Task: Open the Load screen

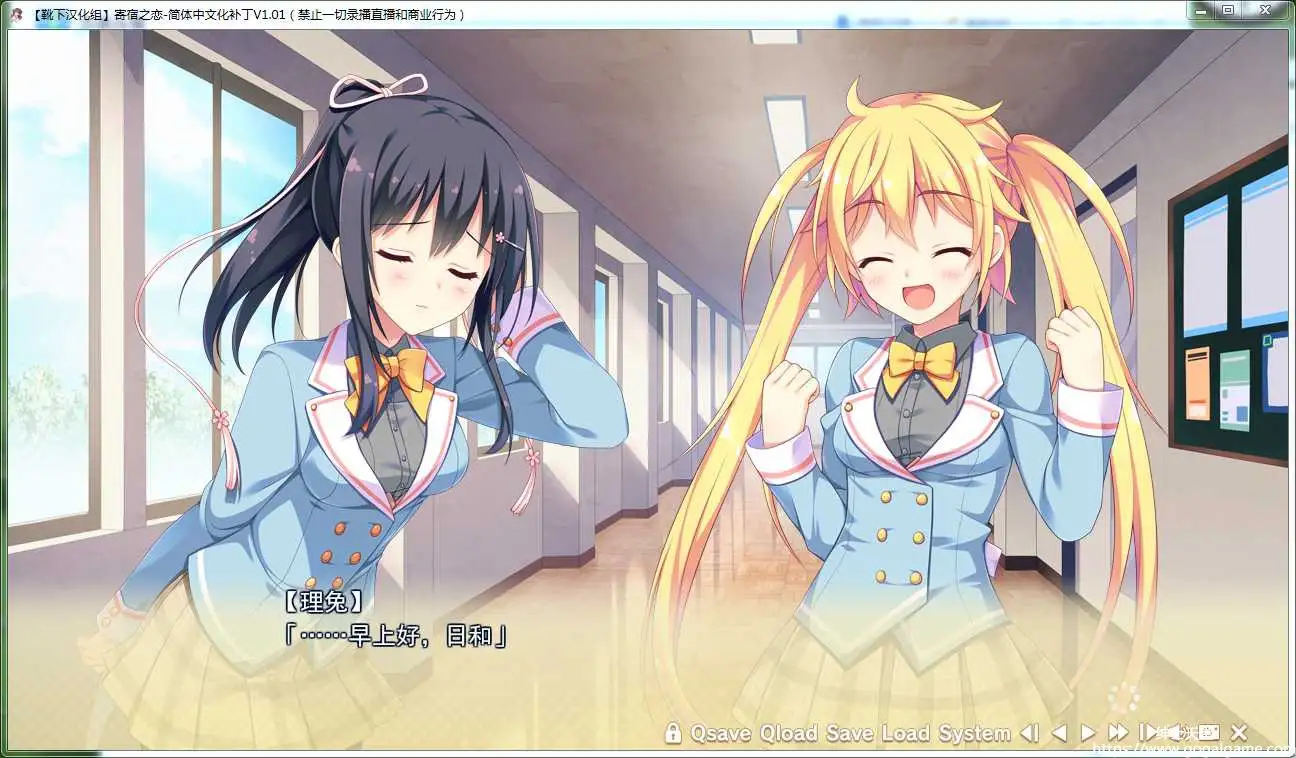Action: [901, 732]
